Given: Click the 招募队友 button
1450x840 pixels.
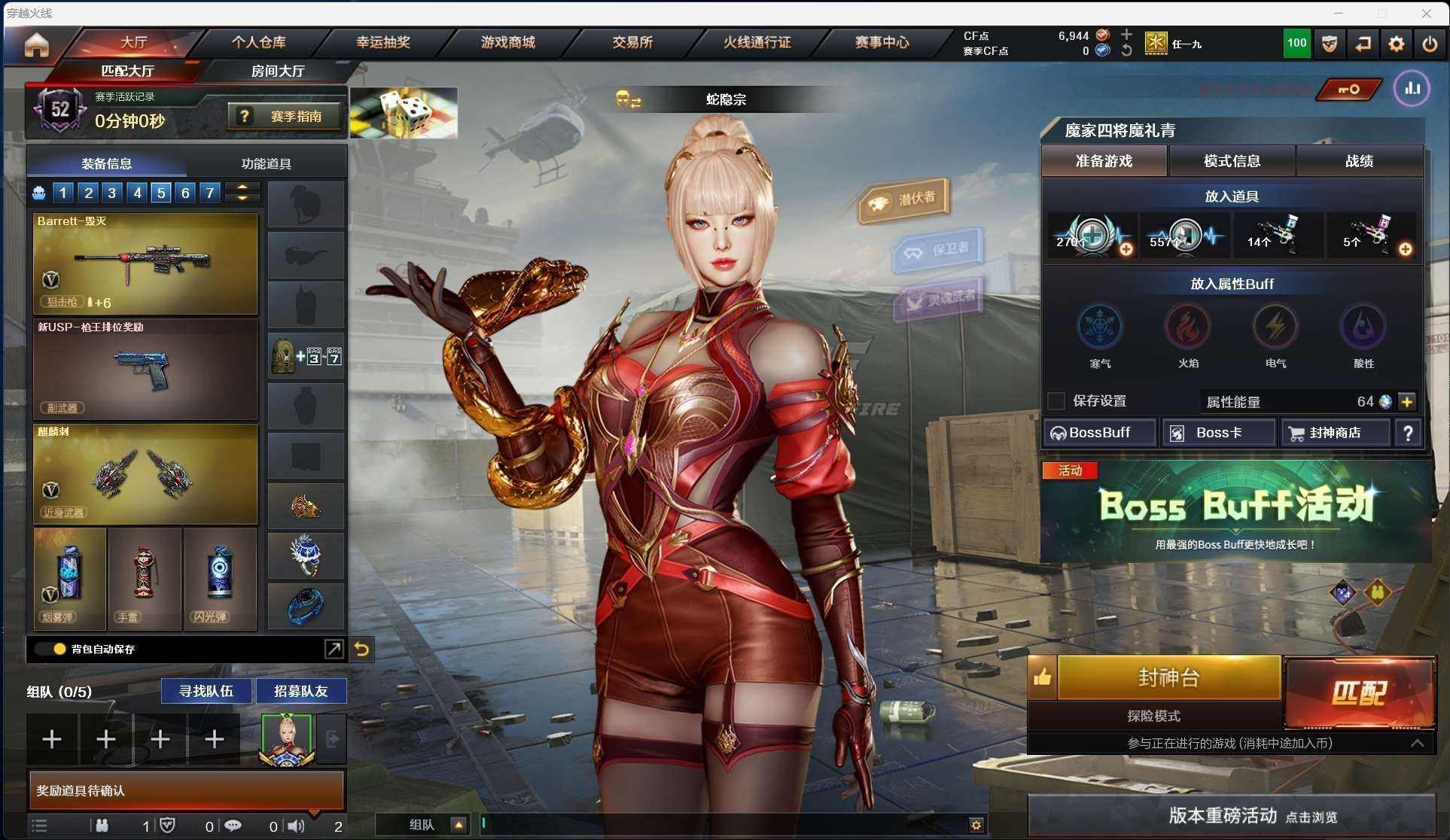Looking at the screenshot, I should click(x=300, y=691).
